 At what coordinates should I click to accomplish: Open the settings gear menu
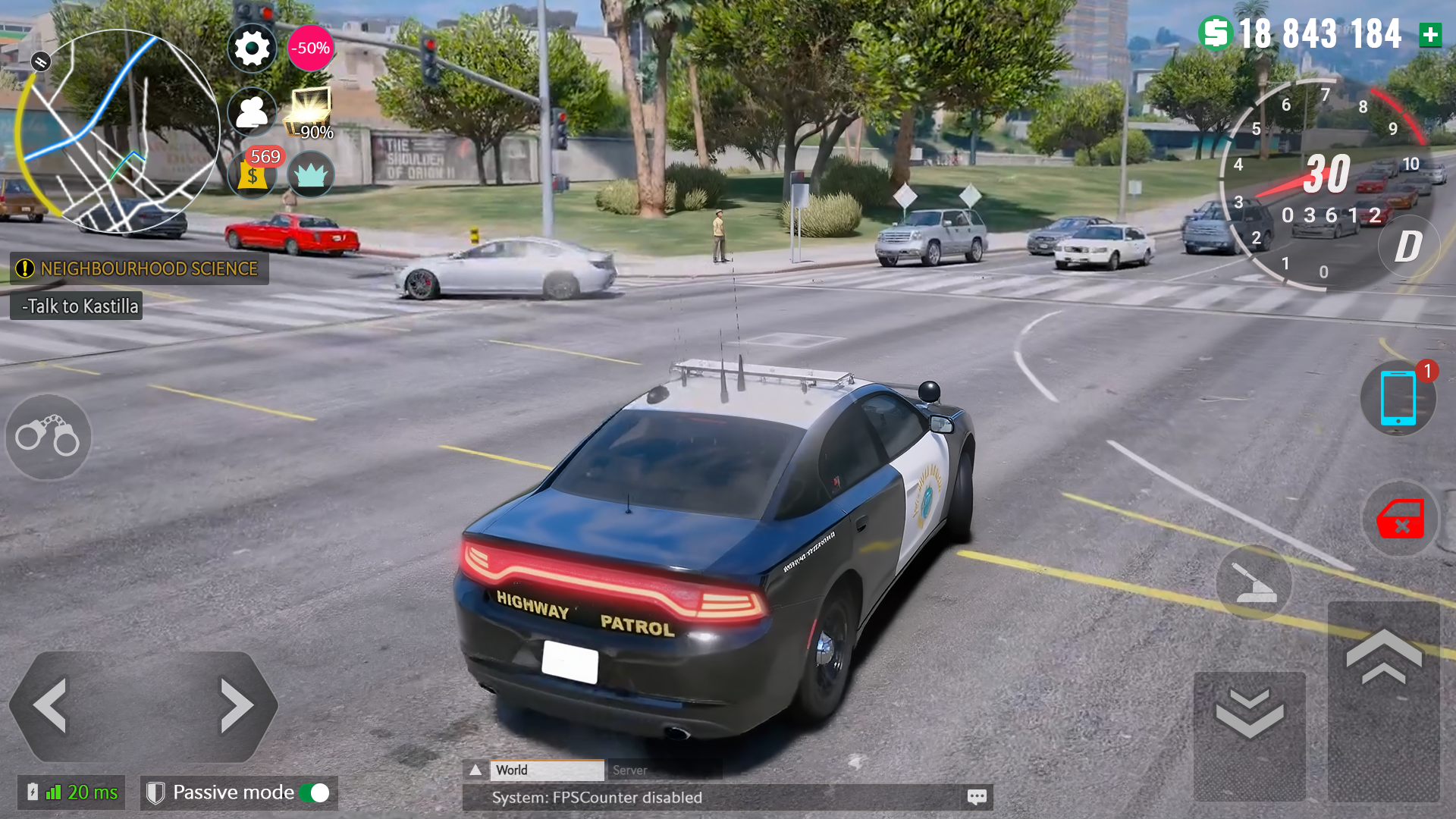pyautogui.click(x=252, y=47)
